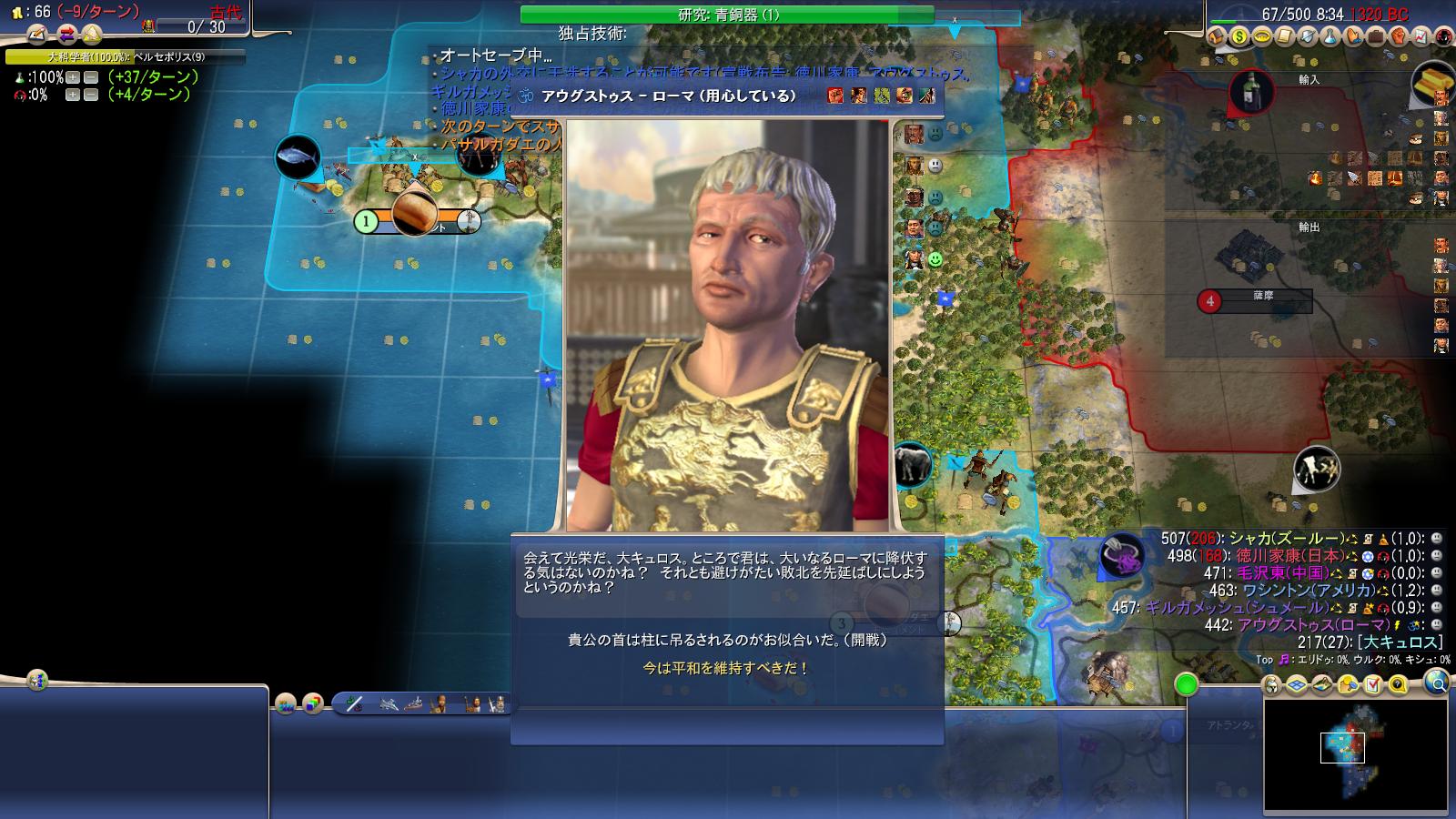Open the military advisor fist icon
The height and width of the screenshot is (819, 1456).
[1398, 36]
